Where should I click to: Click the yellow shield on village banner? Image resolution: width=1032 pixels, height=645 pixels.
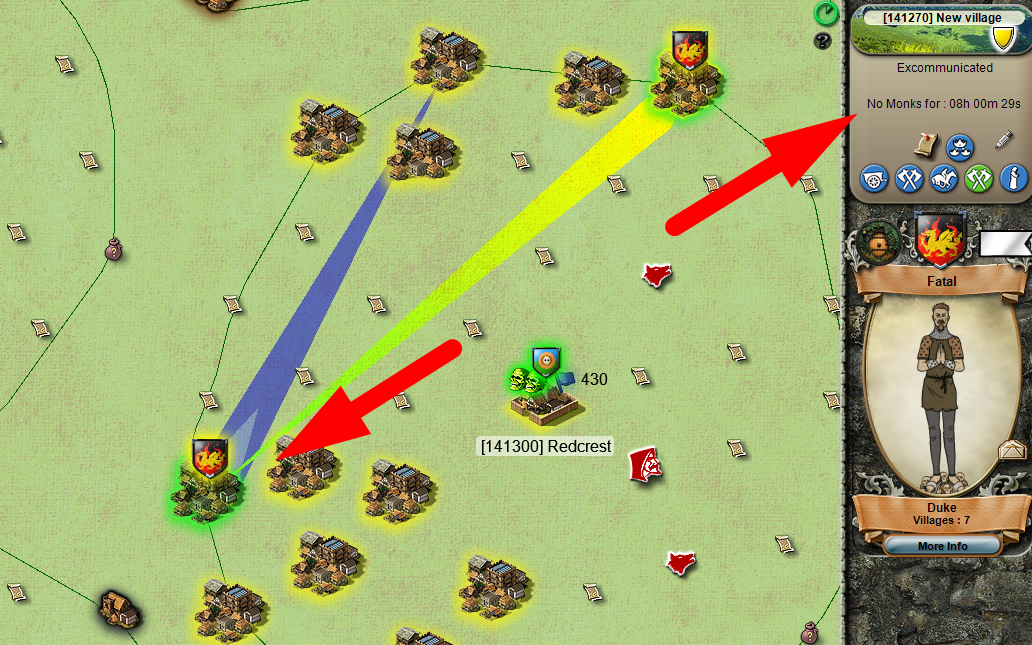click(x=1000, y=38)
